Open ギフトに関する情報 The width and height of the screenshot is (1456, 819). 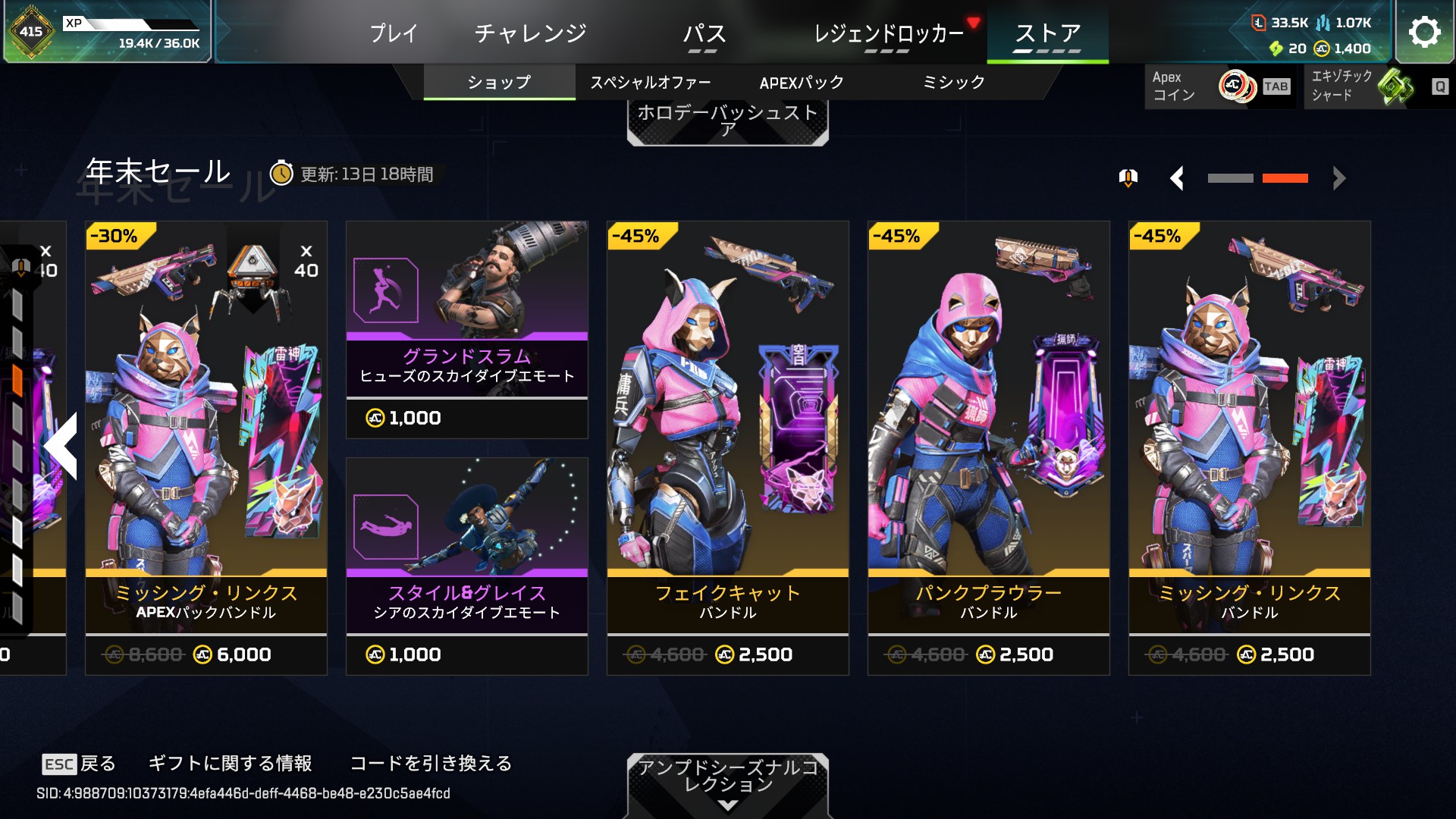230,764
